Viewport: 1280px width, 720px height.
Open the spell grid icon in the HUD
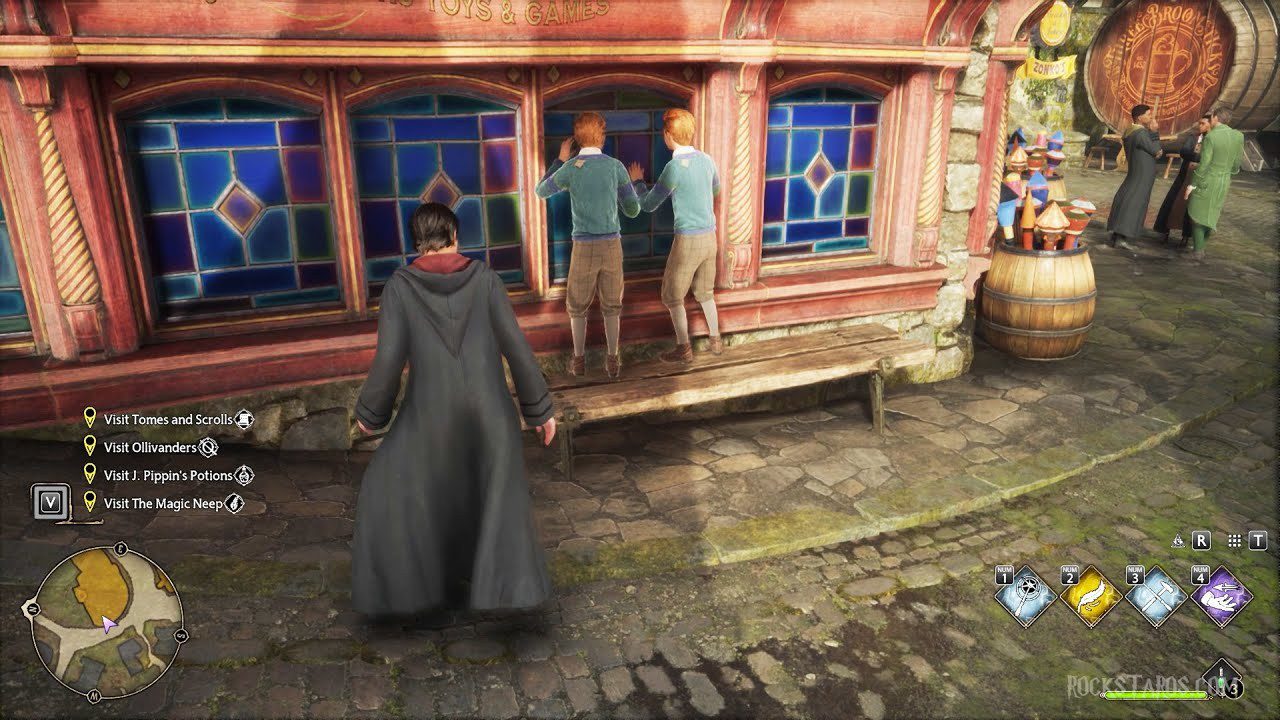[1234, 542]
